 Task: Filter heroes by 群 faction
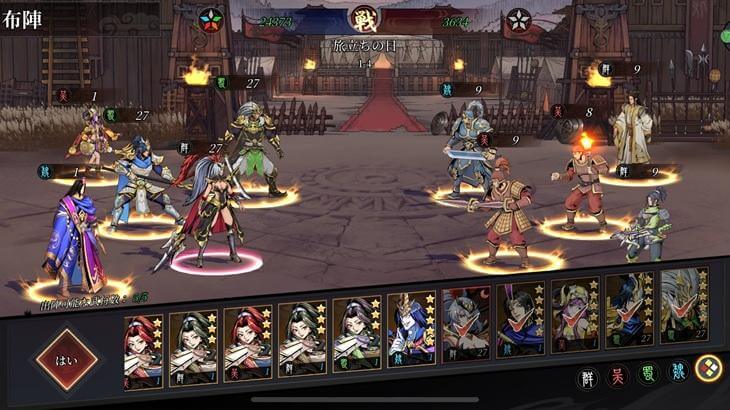click(x=588, y=378)
